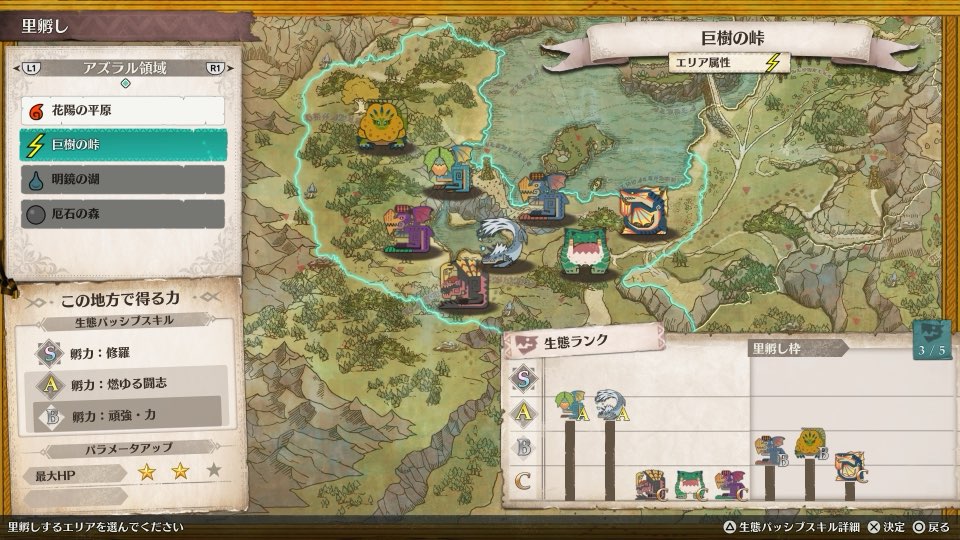Click the yellow toad monster marker on map
The image size is (960, 540).
point(383,124)
